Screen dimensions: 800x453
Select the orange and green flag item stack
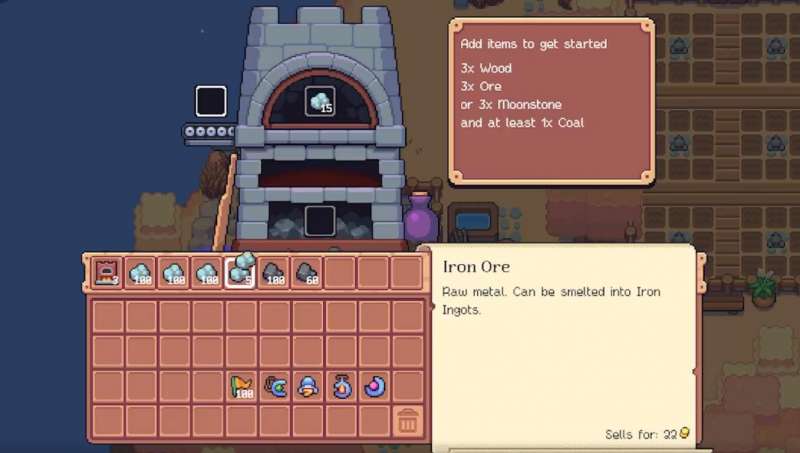pyautogui.click(x=241, y=385)
